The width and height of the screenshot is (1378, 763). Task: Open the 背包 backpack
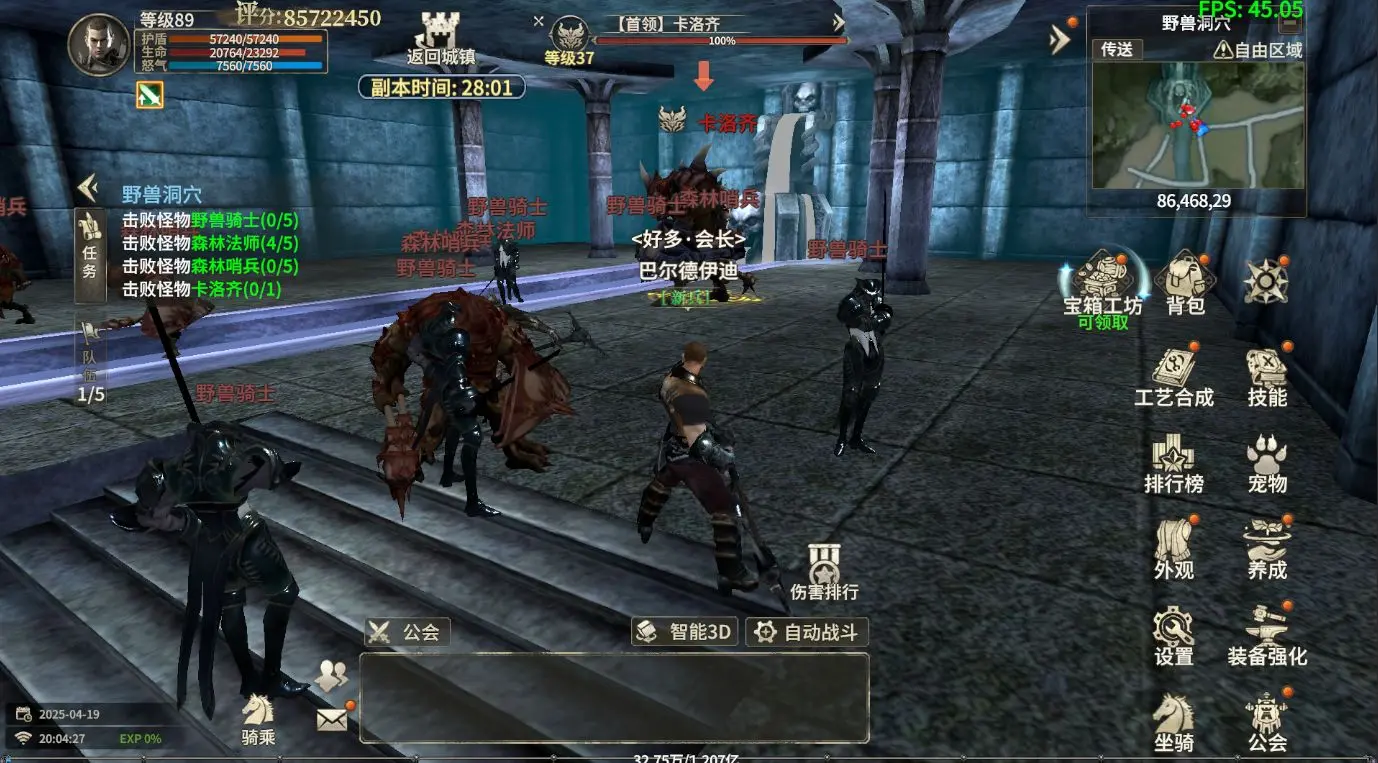[1185, 285]
